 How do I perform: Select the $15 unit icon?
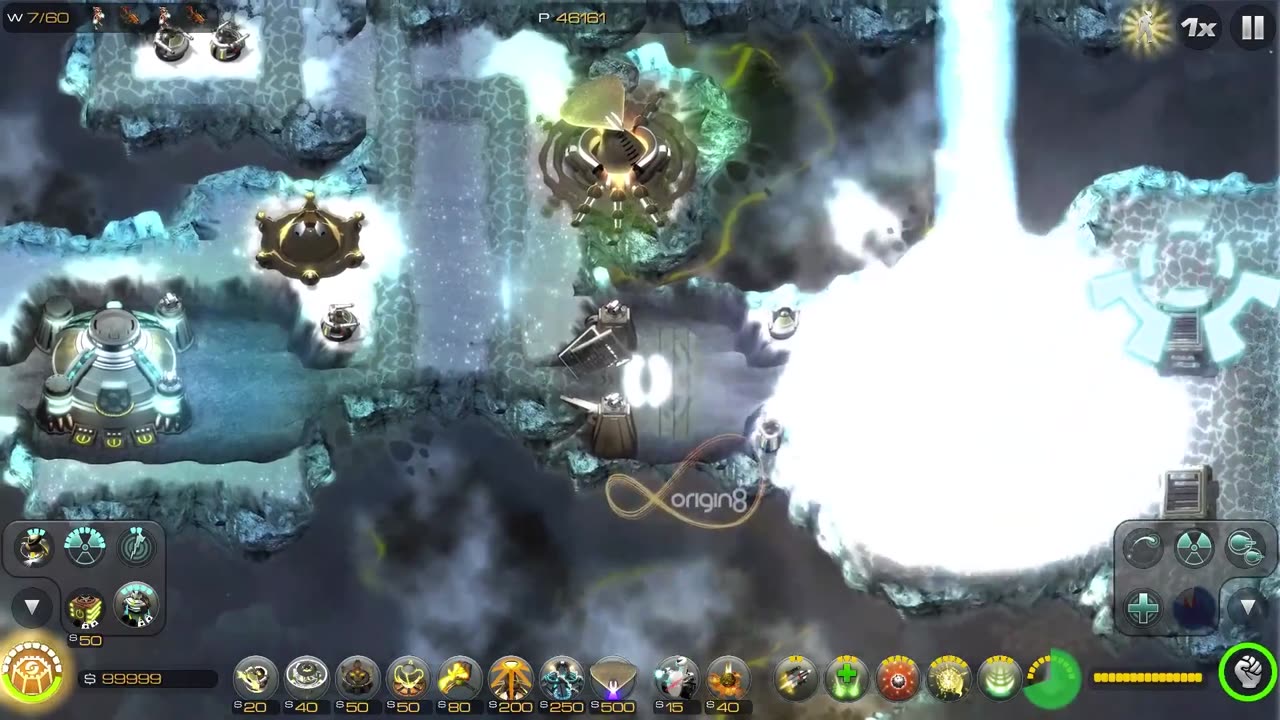click(676, 678)
